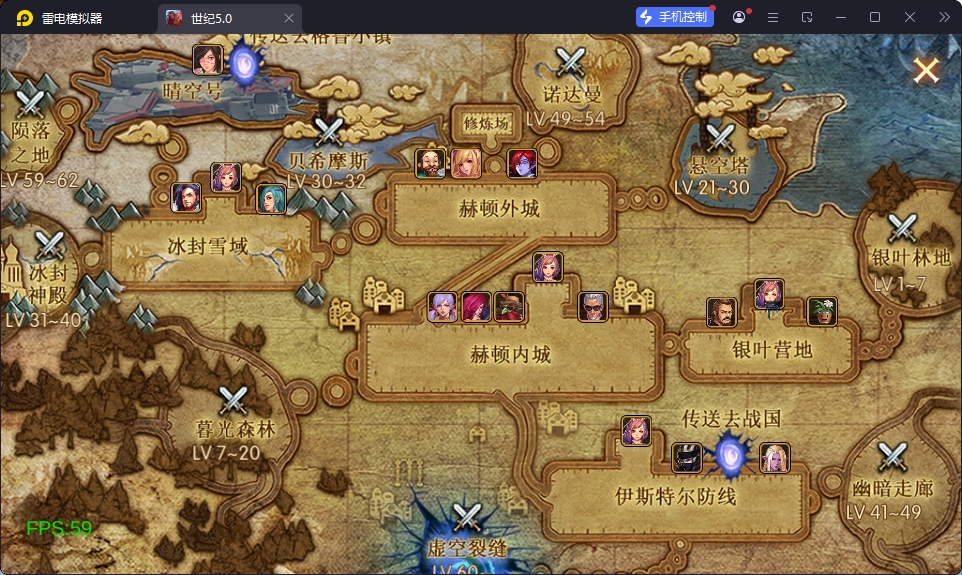Click the 晴空号 airship location

[193, 88]
